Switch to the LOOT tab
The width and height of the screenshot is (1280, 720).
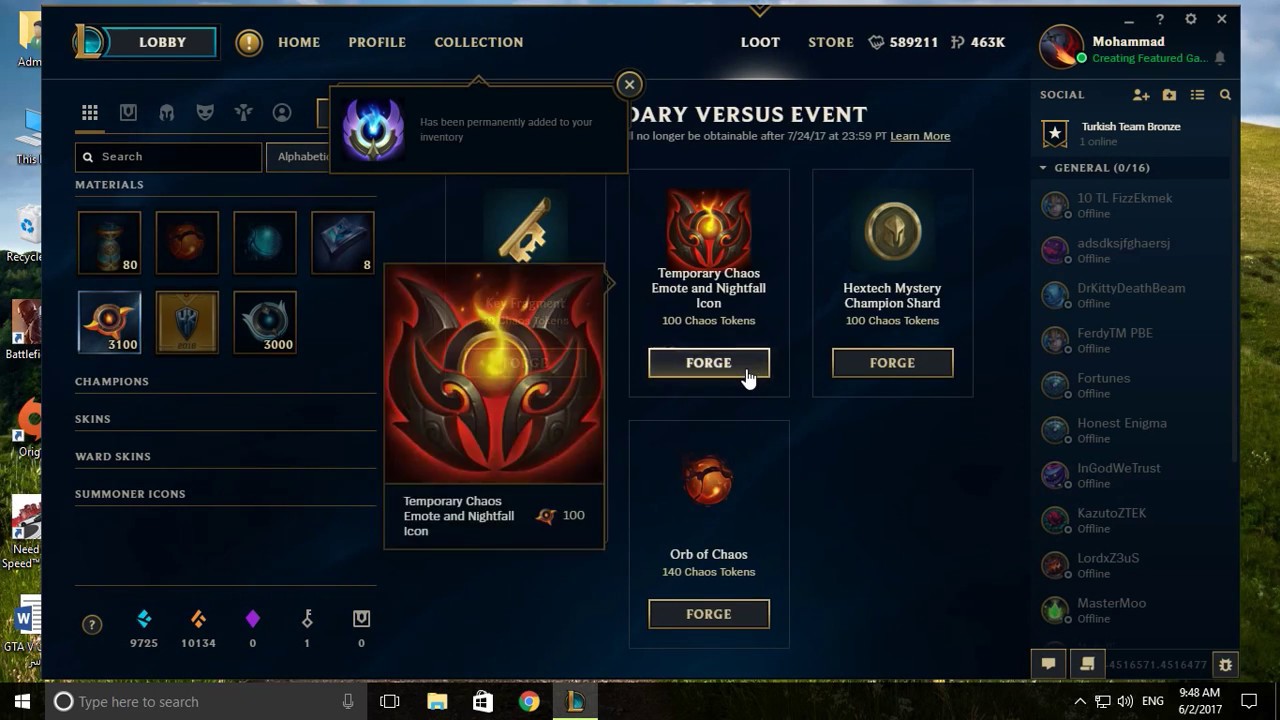point(760,42)
